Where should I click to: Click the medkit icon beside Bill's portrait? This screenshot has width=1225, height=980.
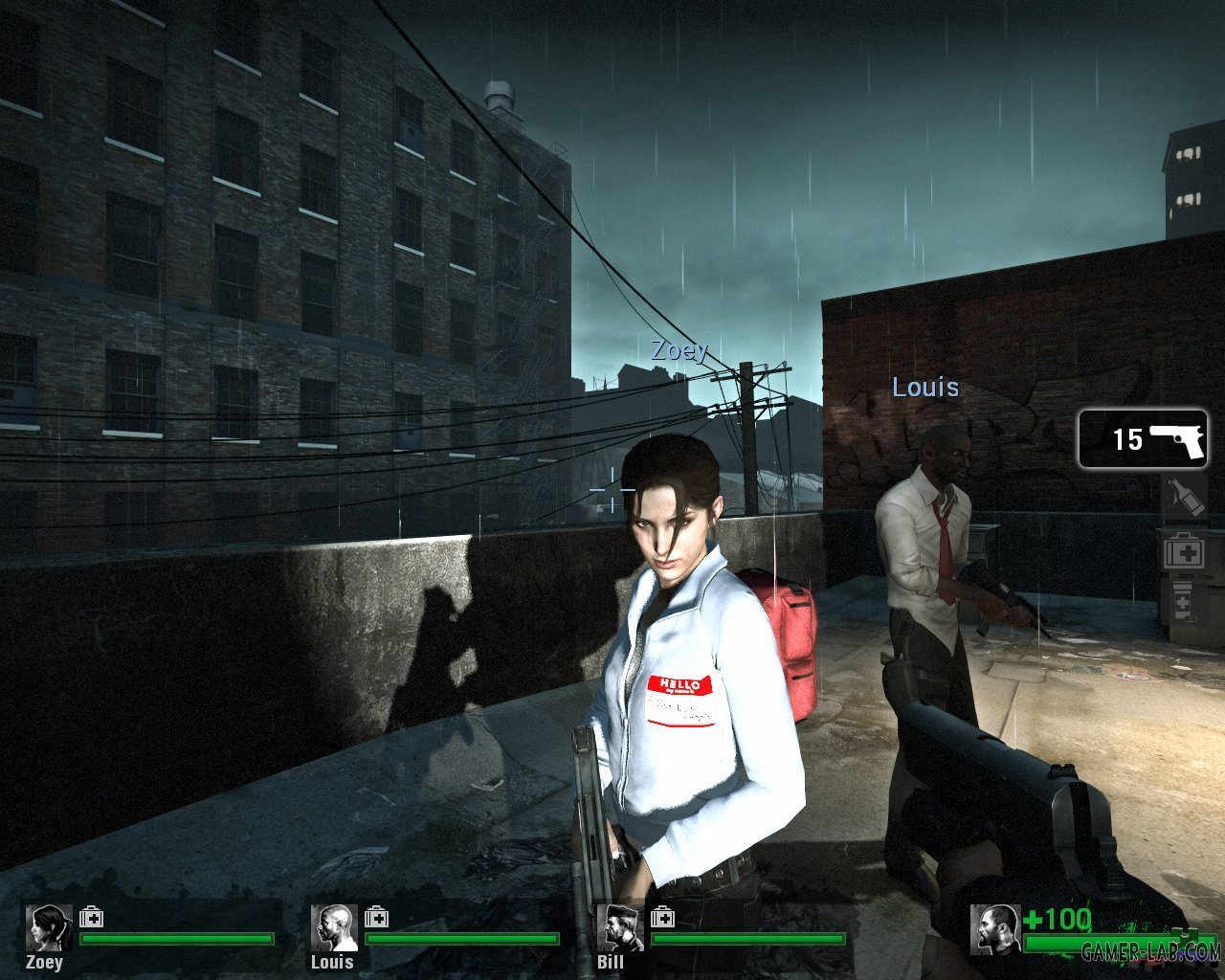tap(662, 918)
